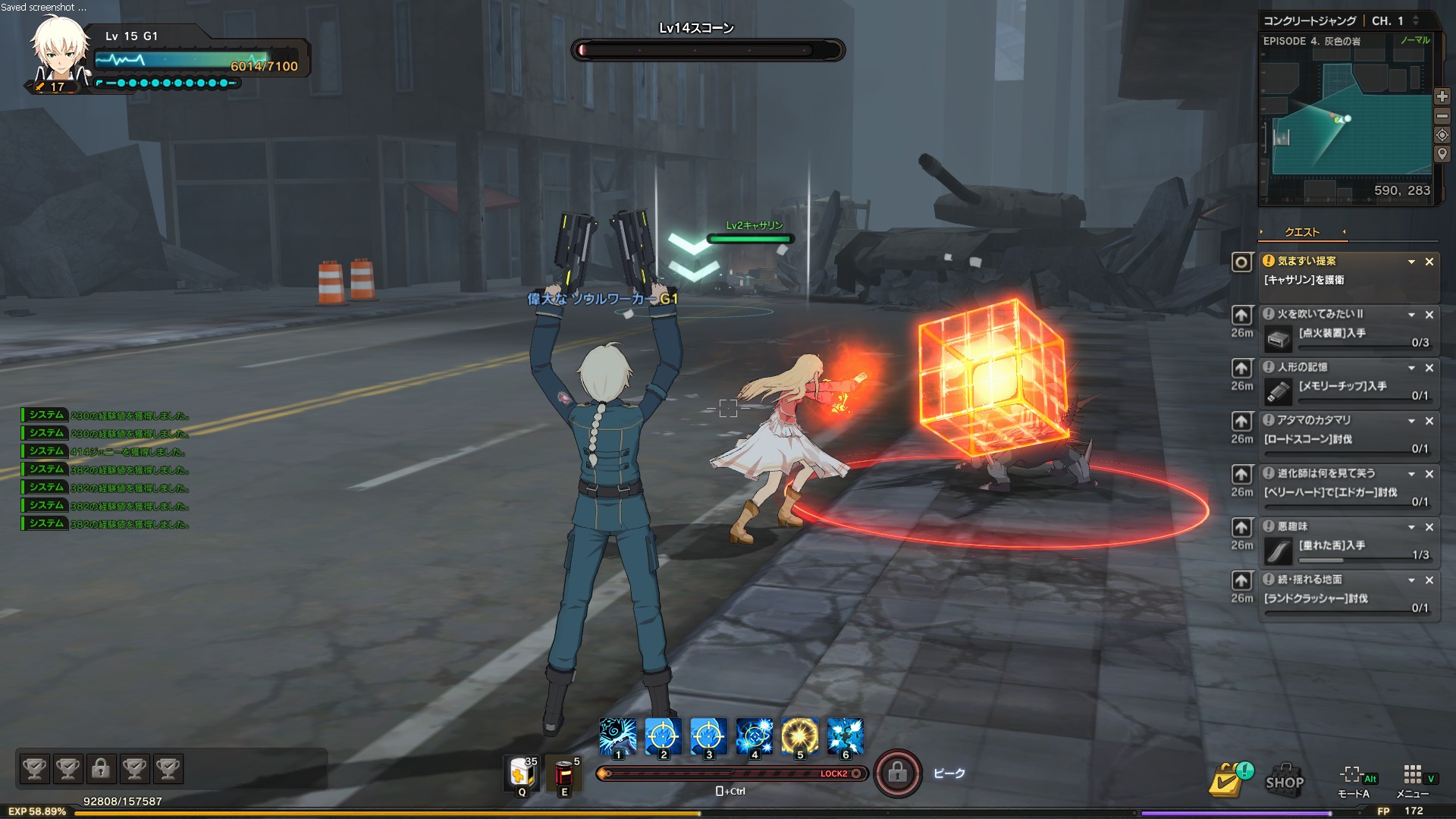Open the yellow checklist calendar icon
This screenshot has width=1456, height=819.
coord(1228,780)
